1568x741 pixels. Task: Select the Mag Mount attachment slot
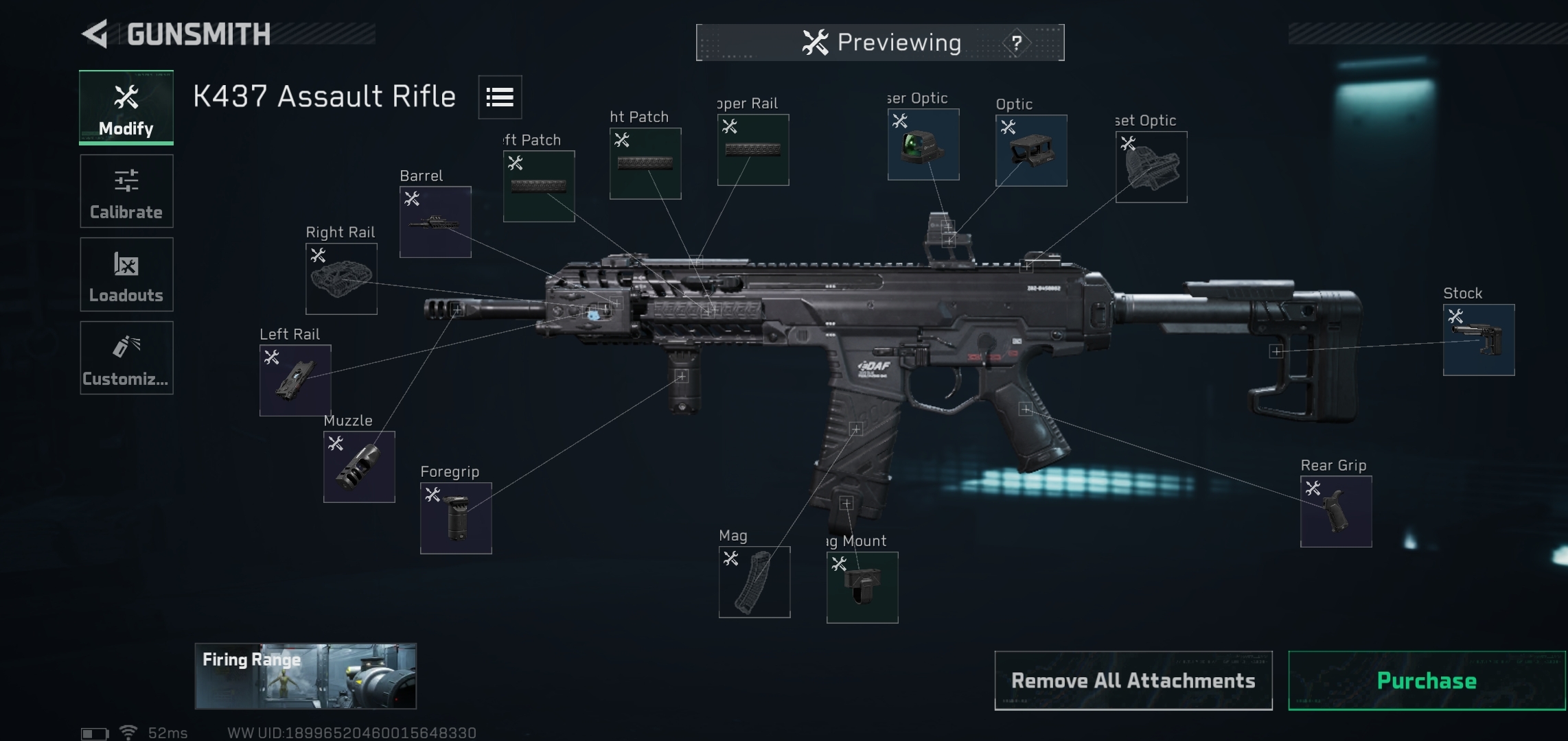click(862, 587)
